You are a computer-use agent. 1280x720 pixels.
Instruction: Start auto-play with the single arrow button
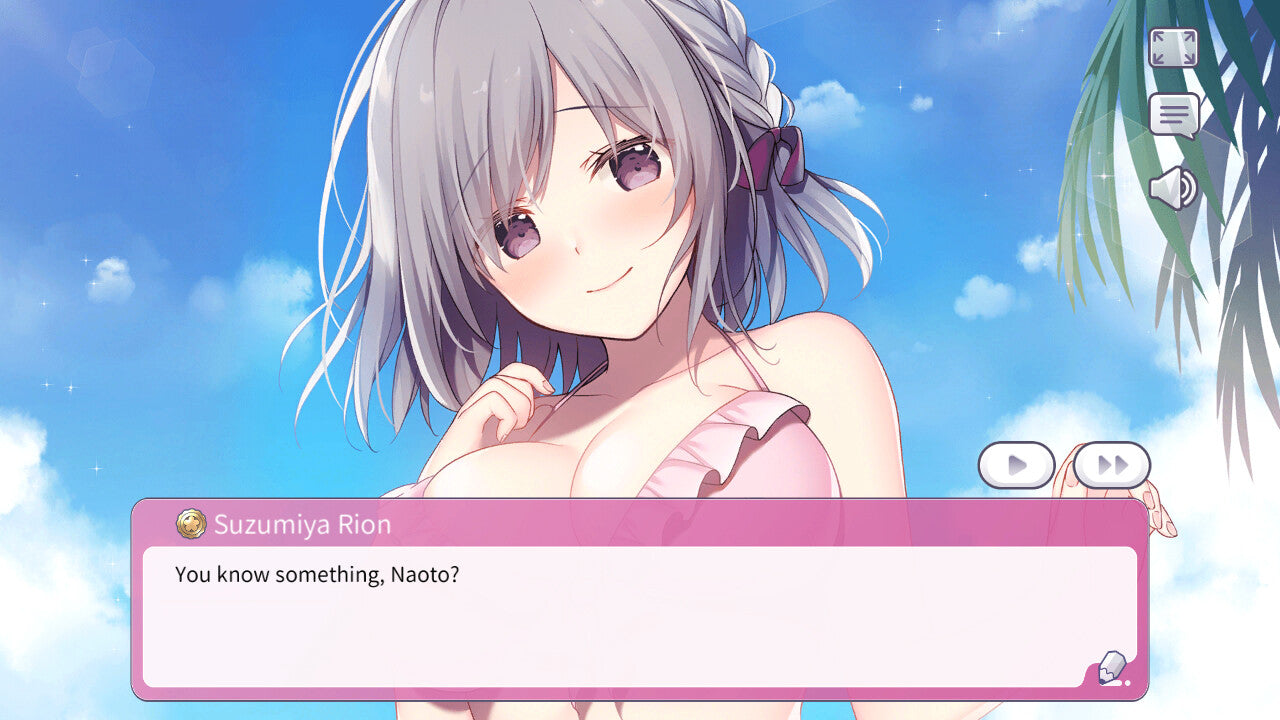click(1016, 465)
